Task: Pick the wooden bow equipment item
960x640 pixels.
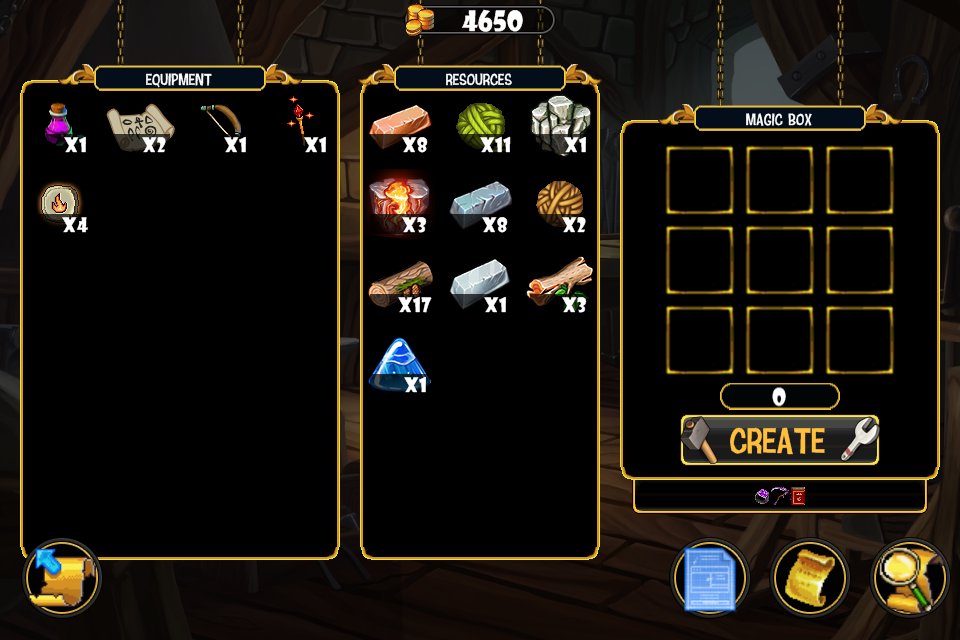Action: pyautogui.click(x=221, y=121)
